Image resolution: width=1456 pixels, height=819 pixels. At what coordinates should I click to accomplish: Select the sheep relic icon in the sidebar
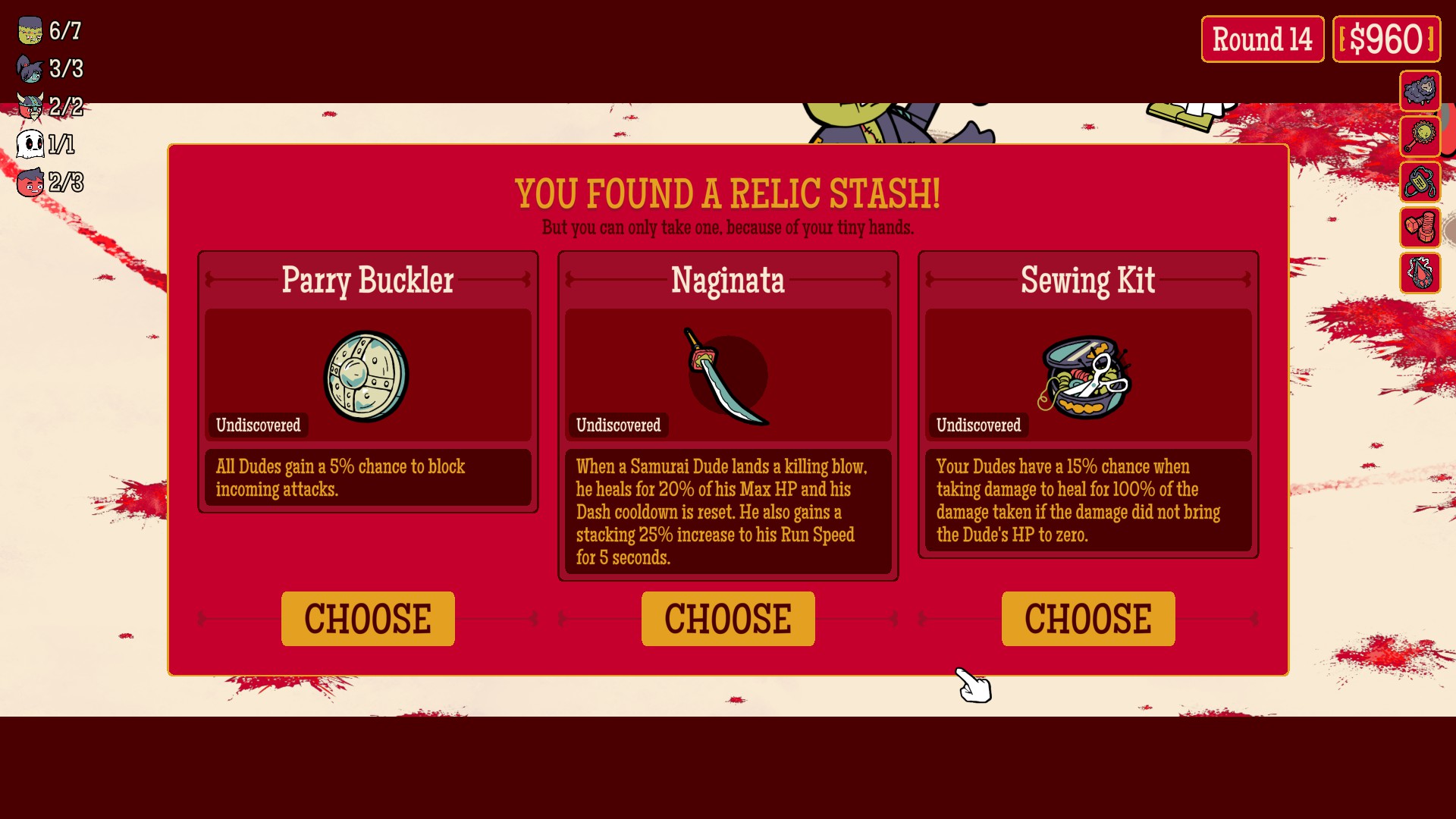click(1420, 92)
